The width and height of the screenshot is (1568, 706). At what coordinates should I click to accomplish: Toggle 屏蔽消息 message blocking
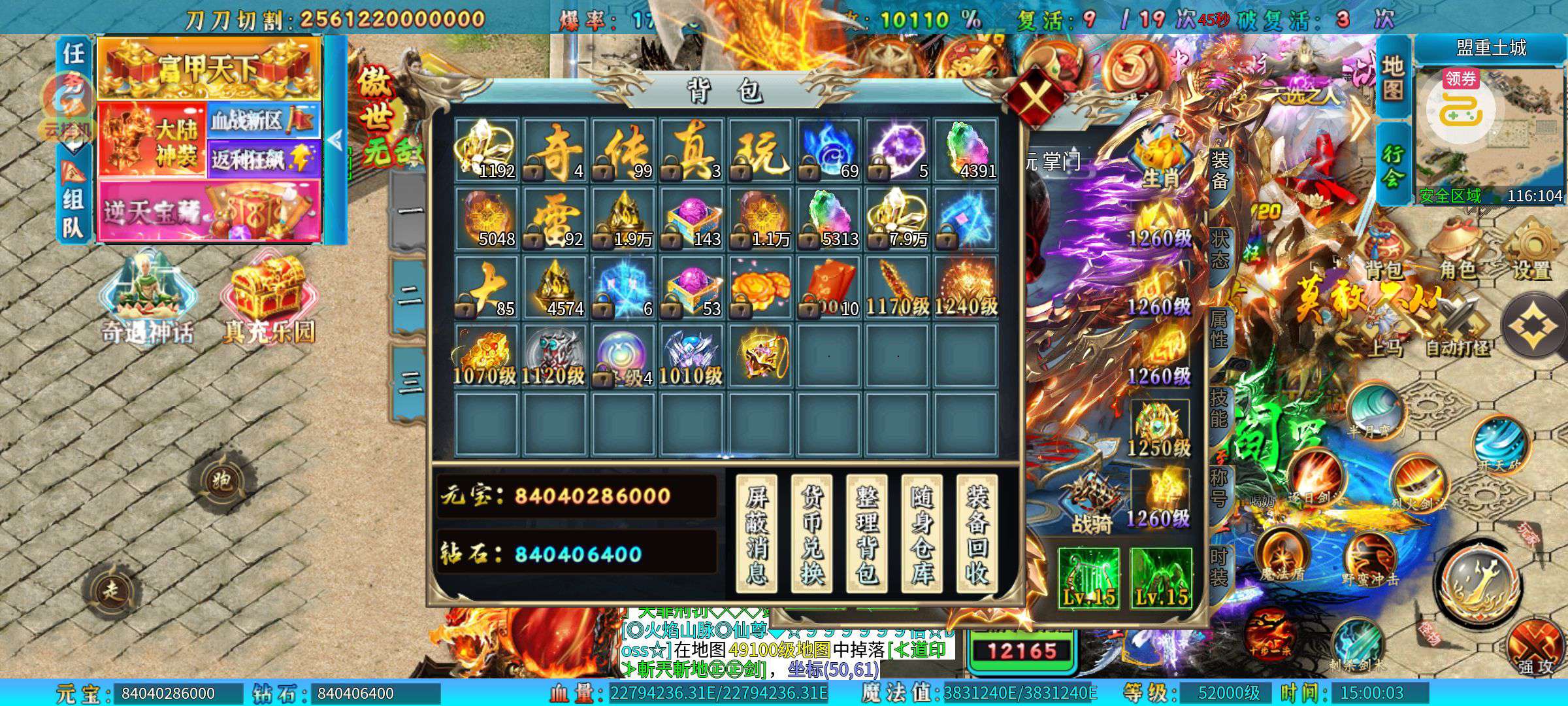coord(757,534)
